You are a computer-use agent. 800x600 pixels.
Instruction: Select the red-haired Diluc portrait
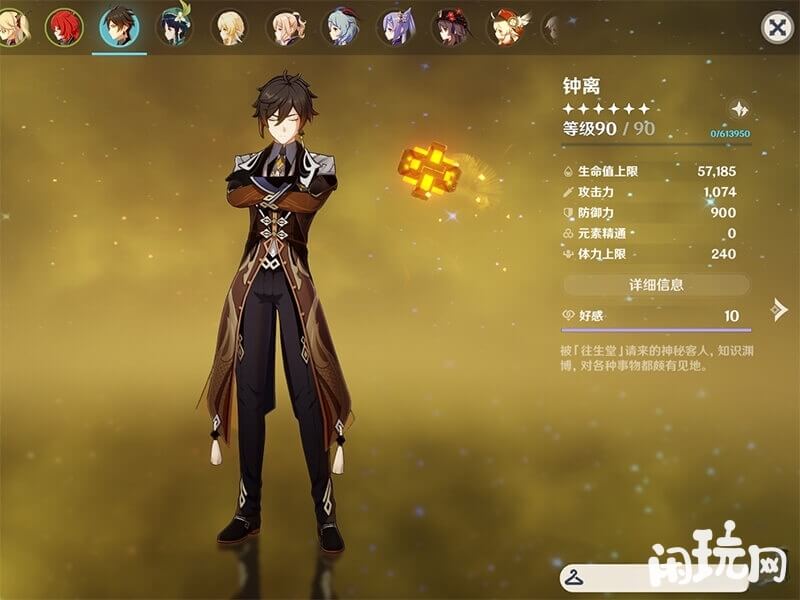point(65,27)
